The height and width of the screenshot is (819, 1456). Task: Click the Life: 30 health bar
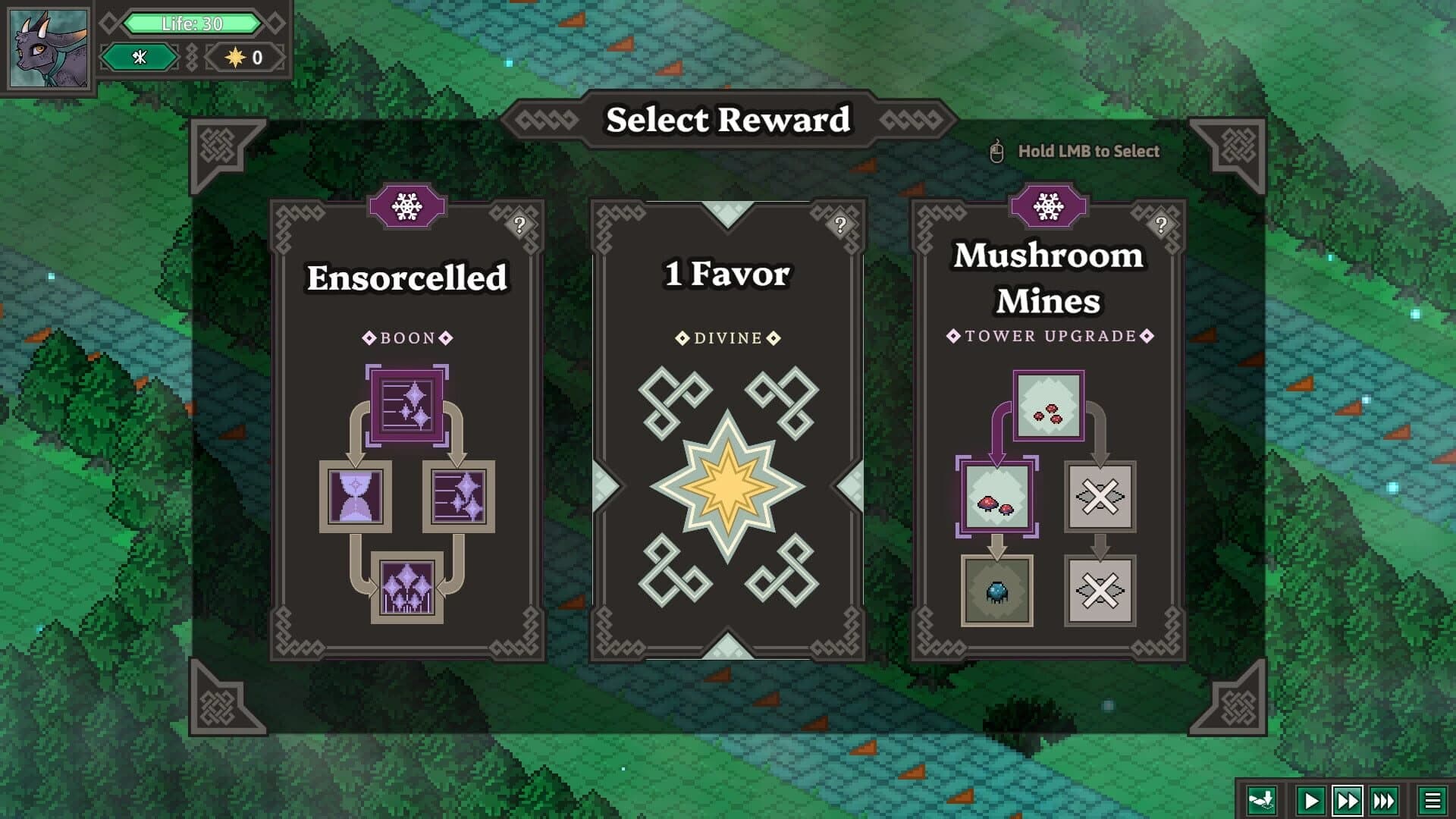tap(193, 24)
